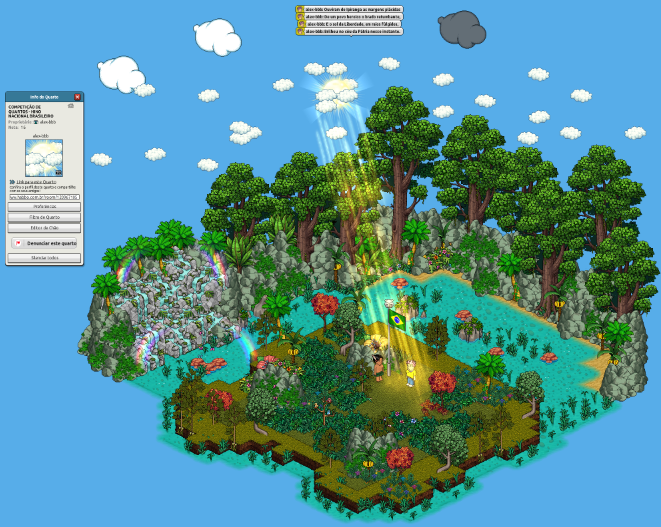Click Denunciar este quarto button
This screenshot has width=661, height=527.
(x=44, y=243)
